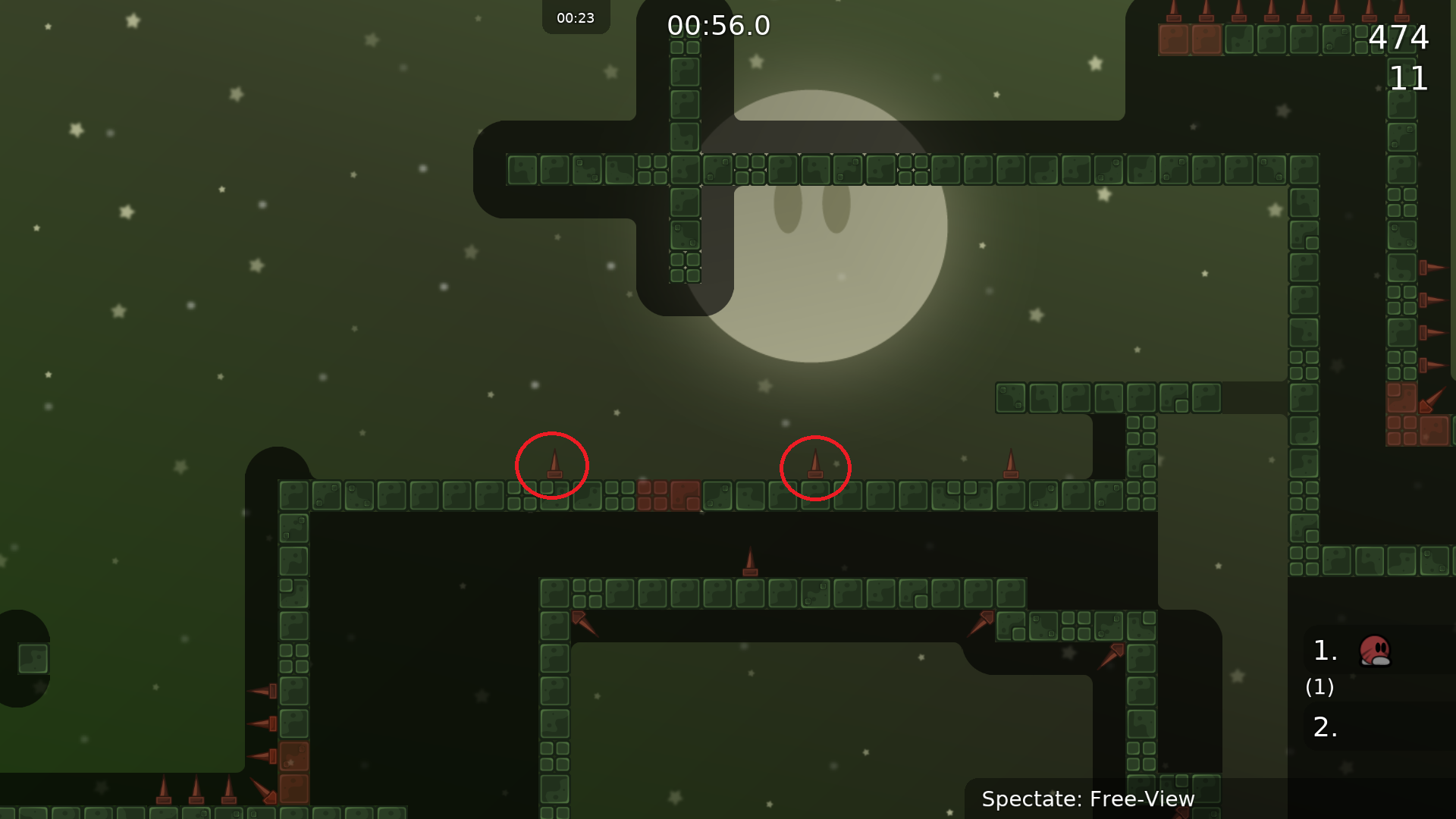Click the 00:56.0 race timer
This screenshot has width=1456, height=819.
[x=717, y=25]
